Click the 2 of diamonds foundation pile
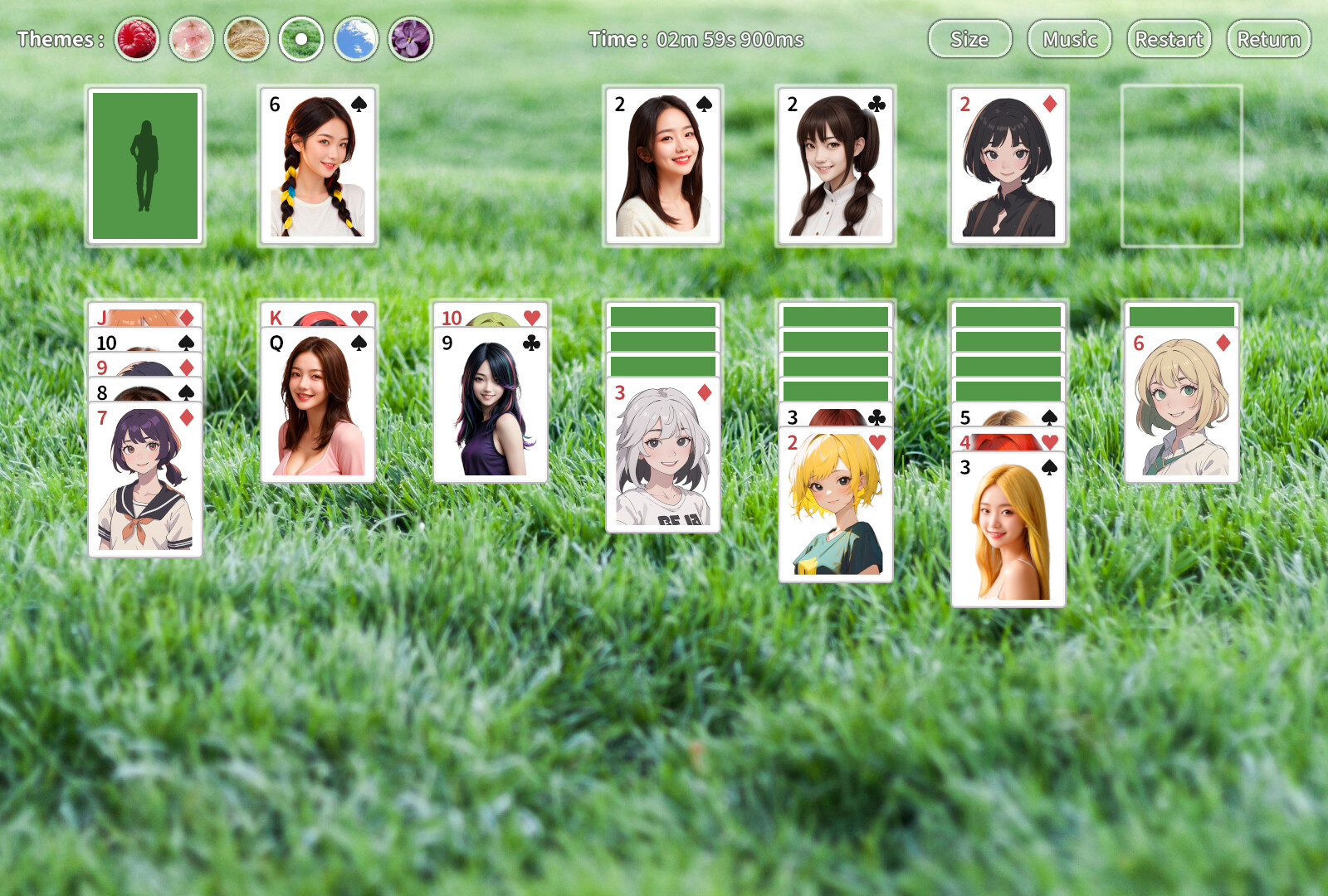 pyautogui.click(x=1007, y=164)
